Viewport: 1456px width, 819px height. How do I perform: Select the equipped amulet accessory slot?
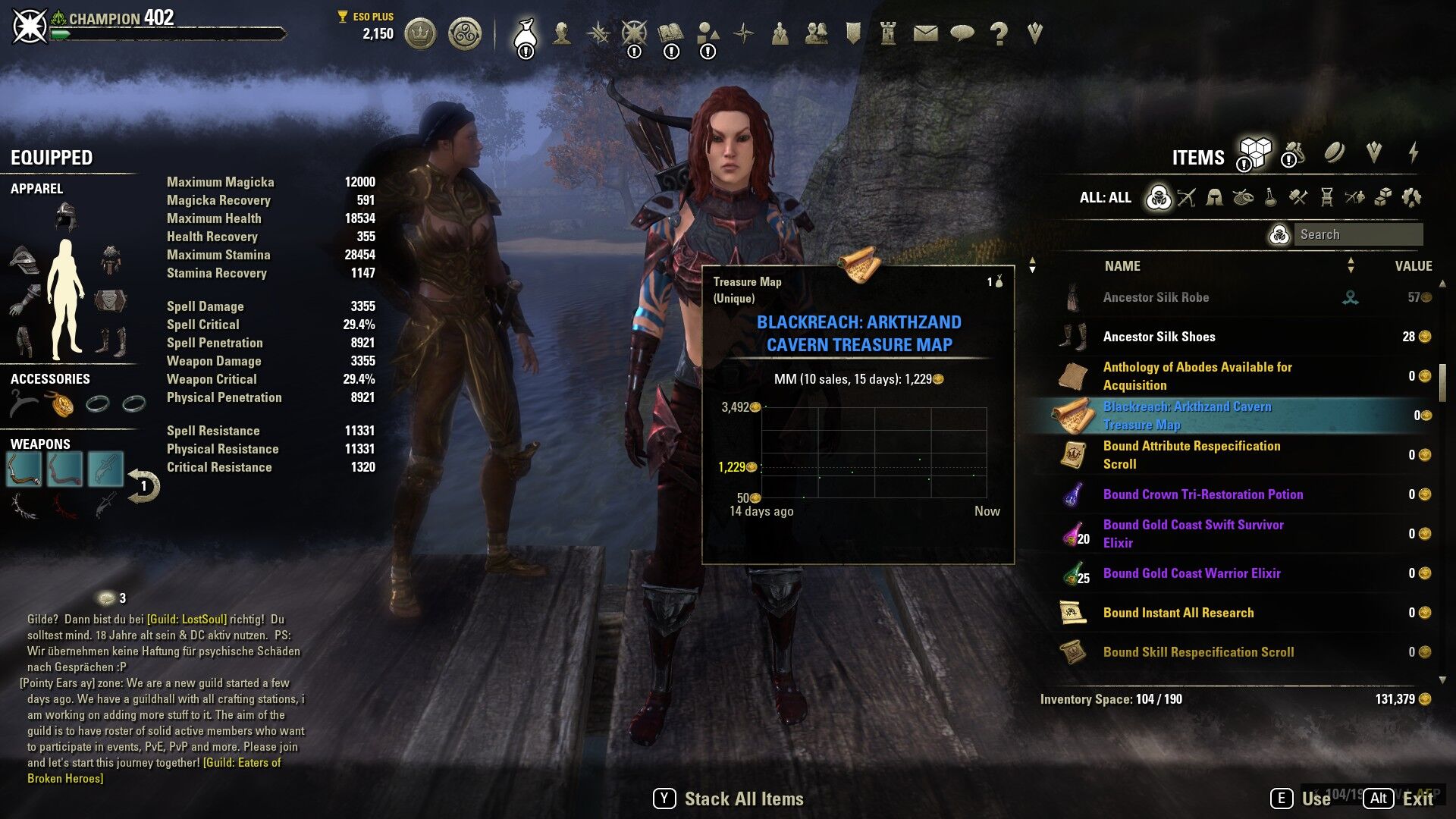click(61, 404)
